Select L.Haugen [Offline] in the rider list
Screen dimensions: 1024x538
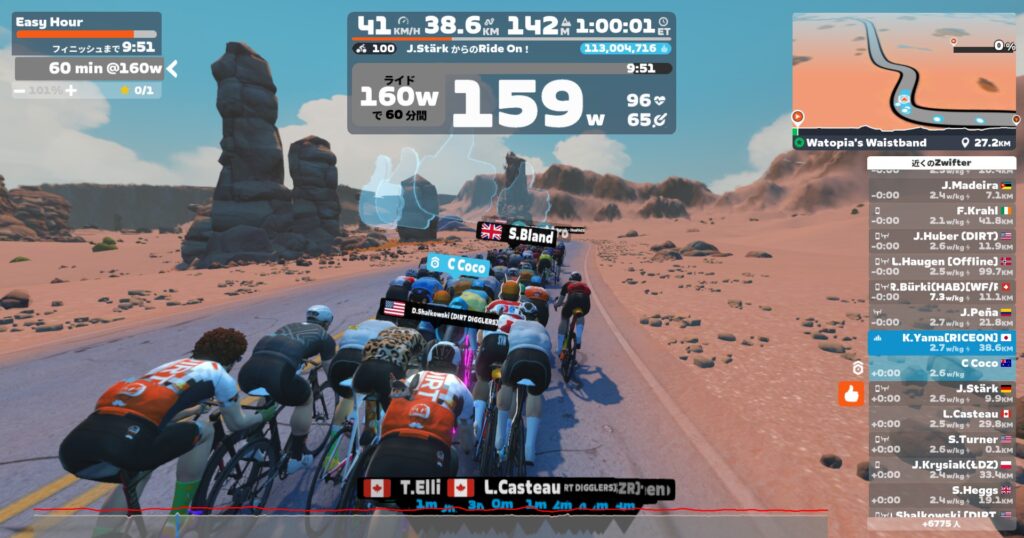(x=942, y=267)
